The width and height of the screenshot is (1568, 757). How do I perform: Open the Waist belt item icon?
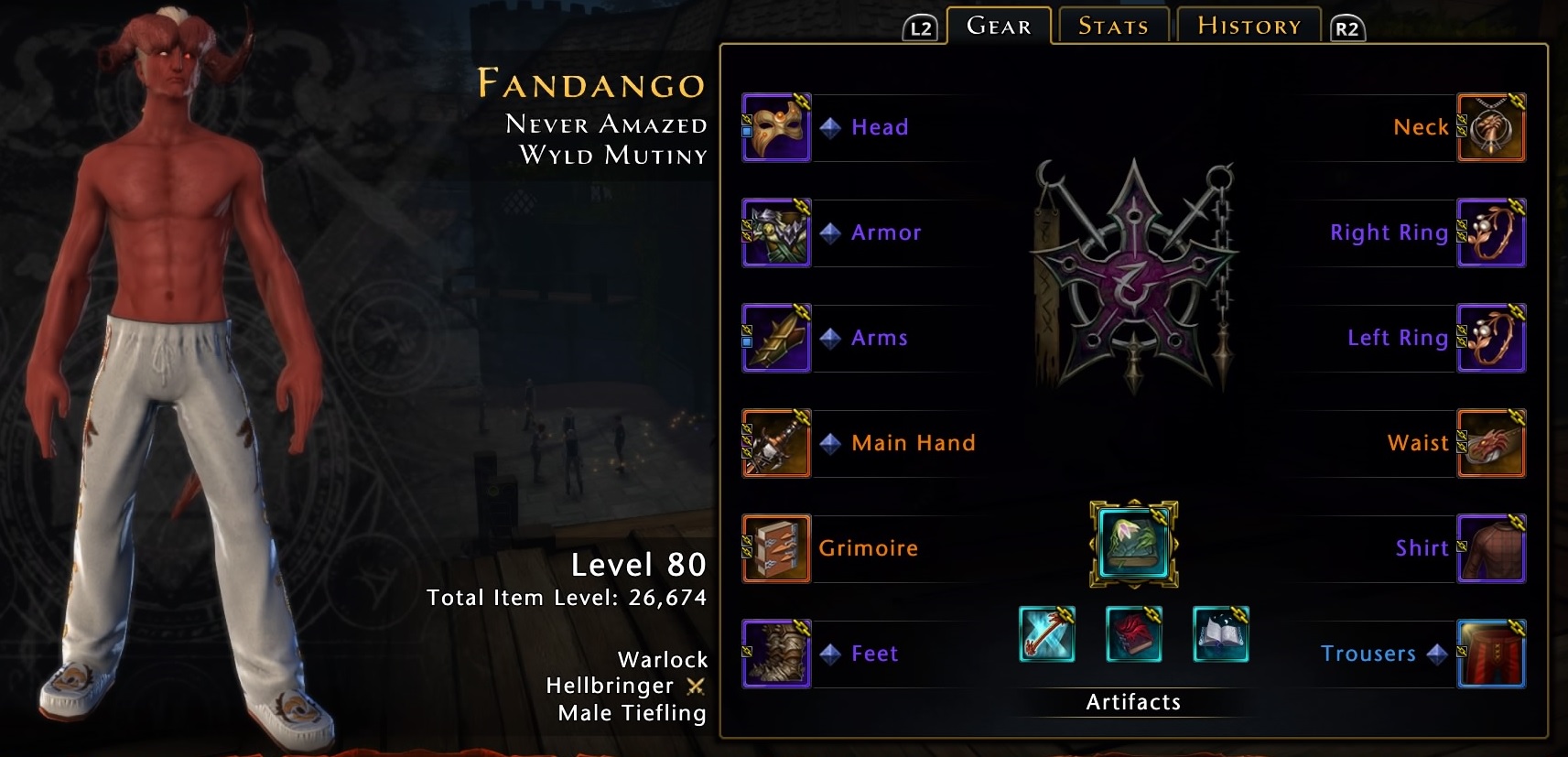tap(1492, 443)
